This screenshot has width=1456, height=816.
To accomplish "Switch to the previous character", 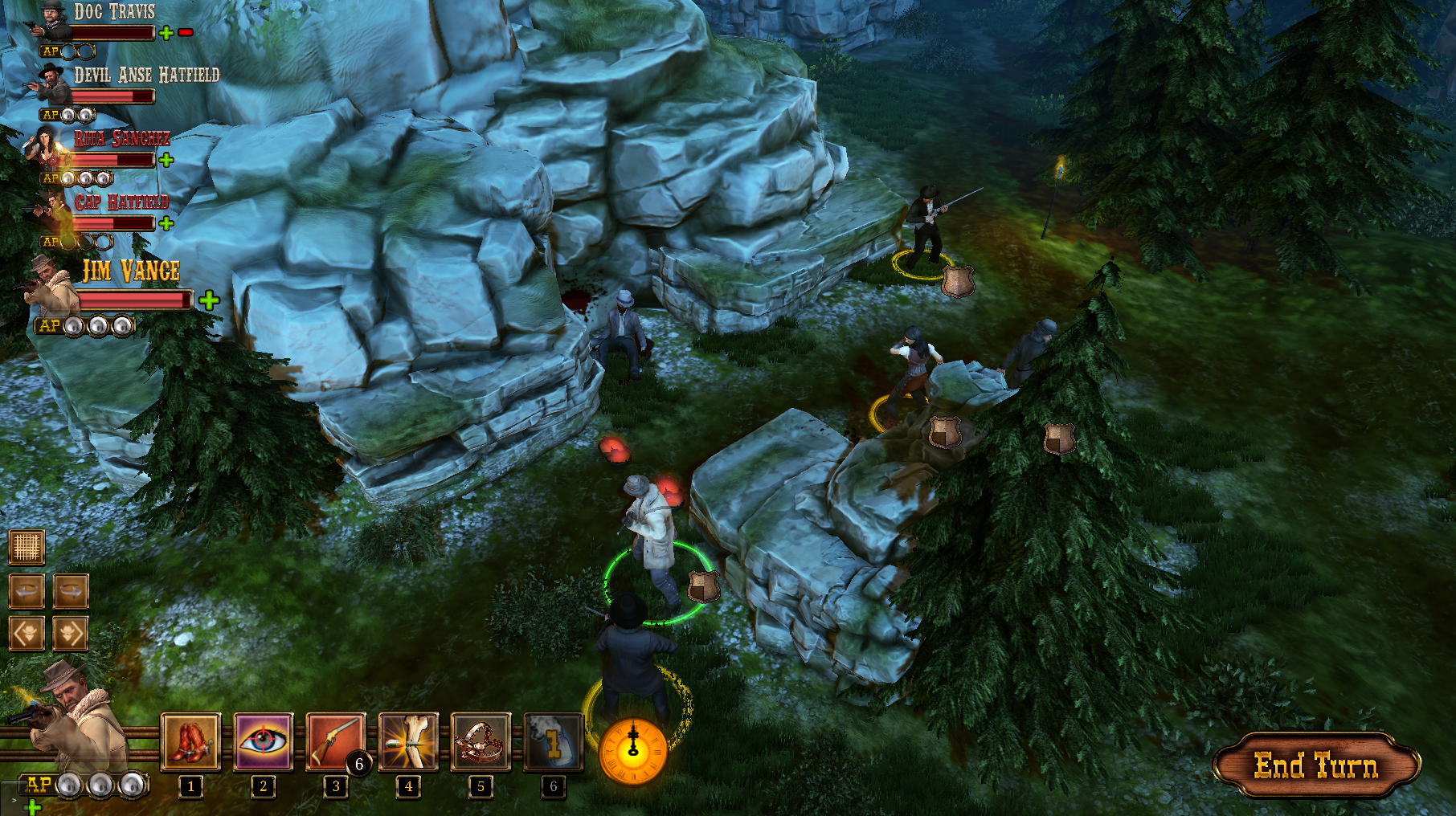I will [x=27, y=634].
